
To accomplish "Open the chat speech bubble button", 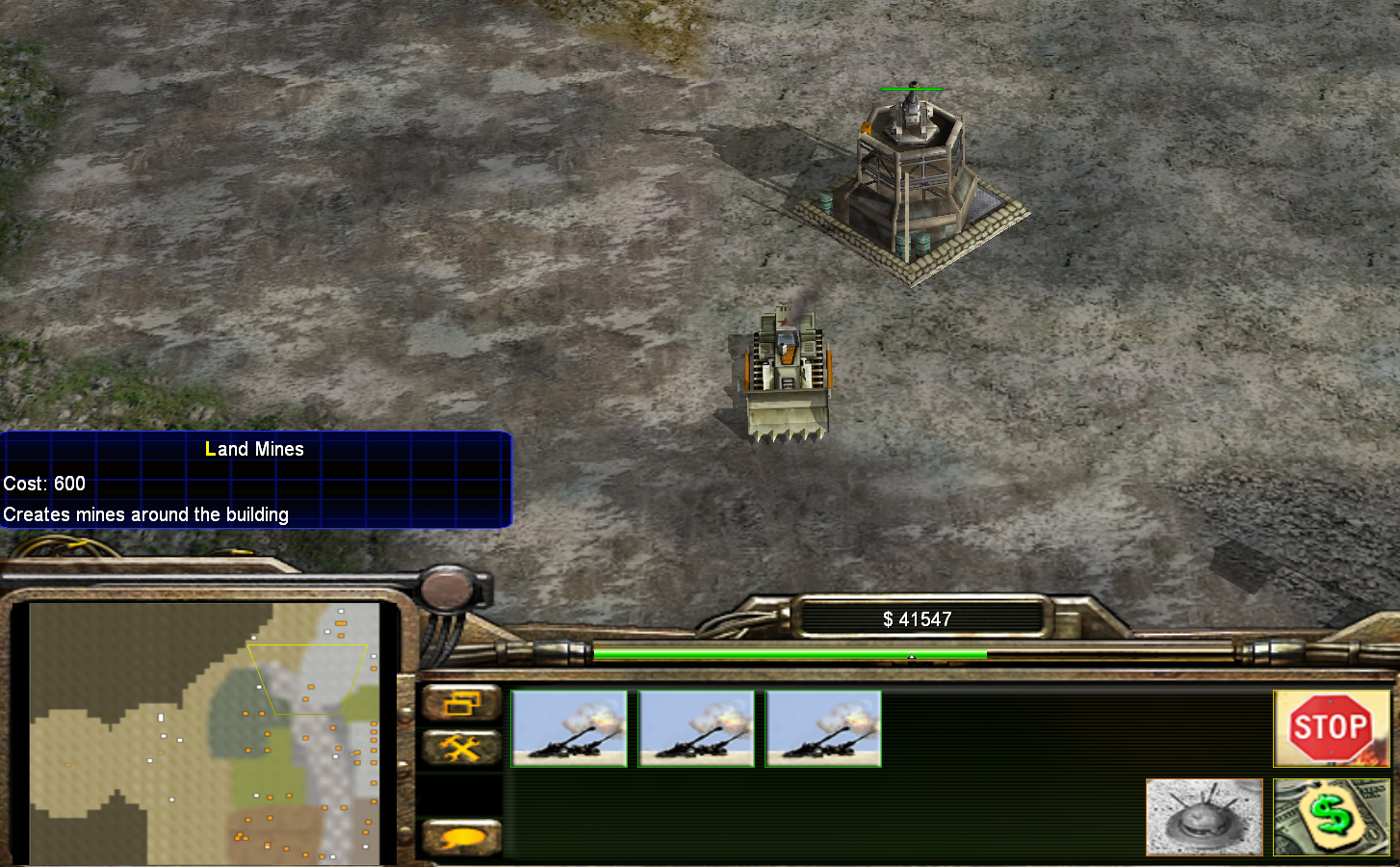I will (461, 837).
